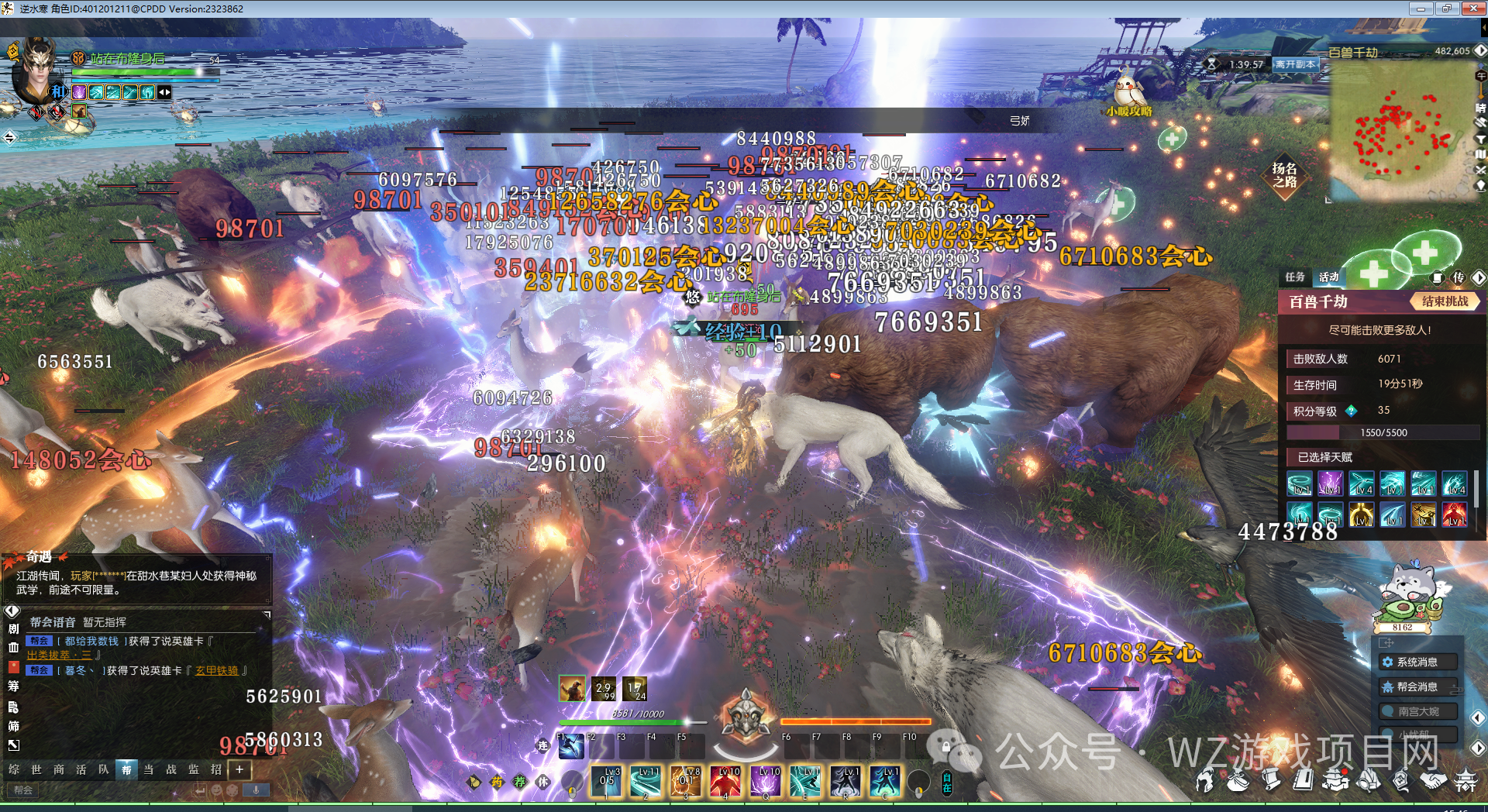Close the game window
This screenshot has width=1488, height=812.
pyautogui.click(x=1473, y=9)
